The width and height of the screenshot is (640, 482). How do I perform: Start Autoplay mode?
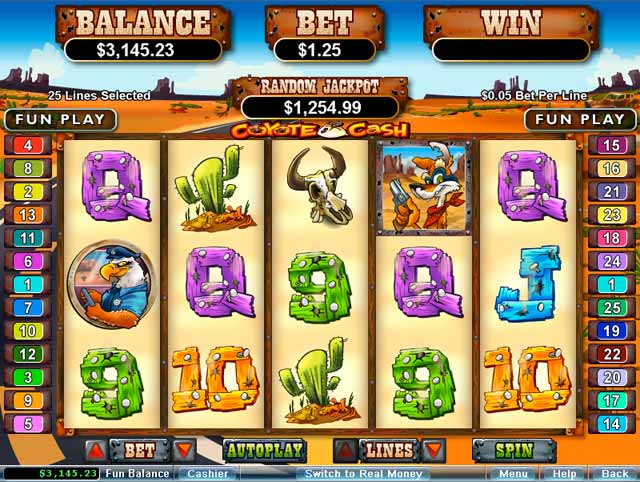tap(263, 451)
